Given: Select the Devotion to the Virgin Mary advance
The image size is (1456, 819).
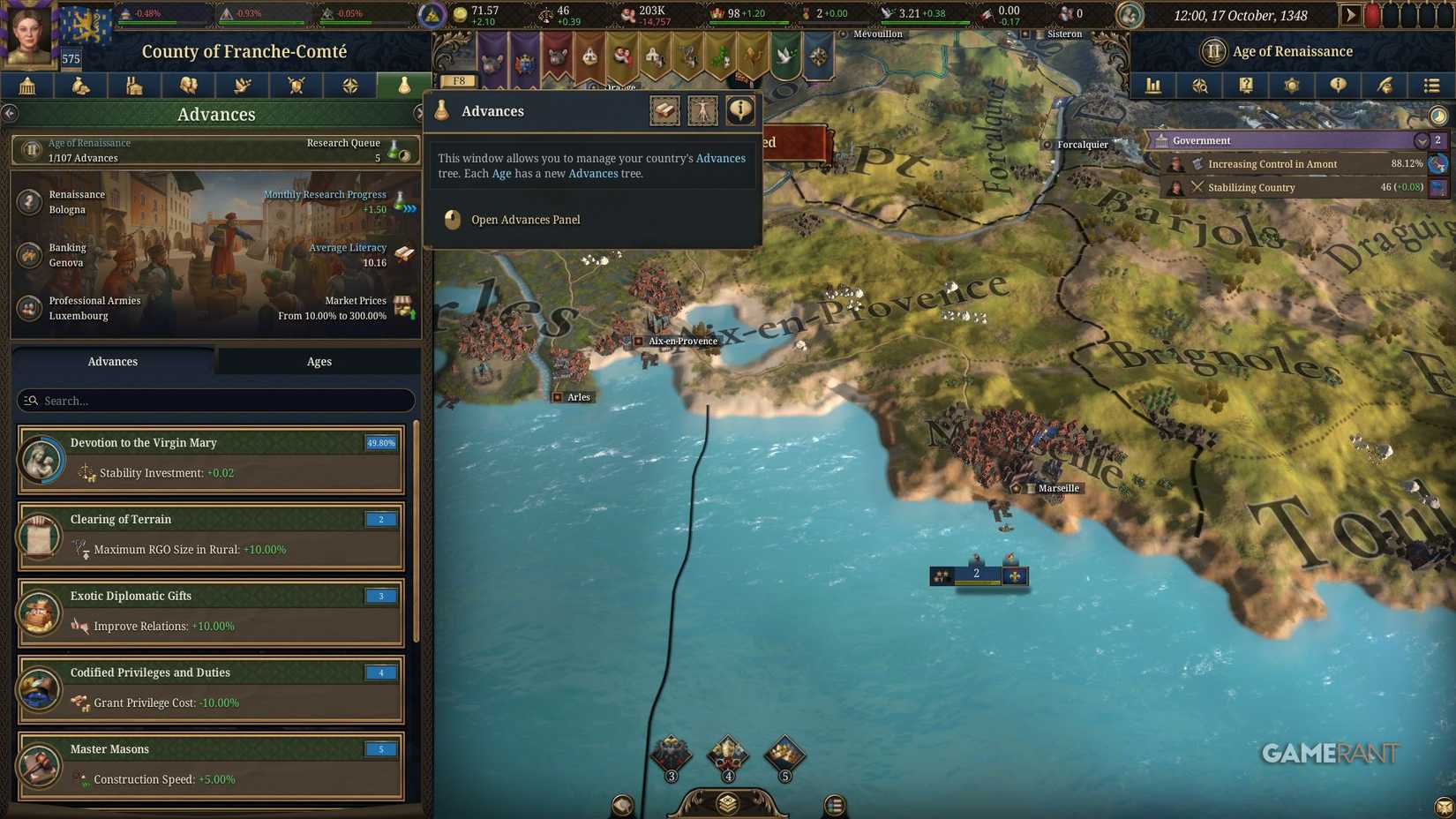Looking at the screenshot, I should pyautogui.click(x=212, y=457).
